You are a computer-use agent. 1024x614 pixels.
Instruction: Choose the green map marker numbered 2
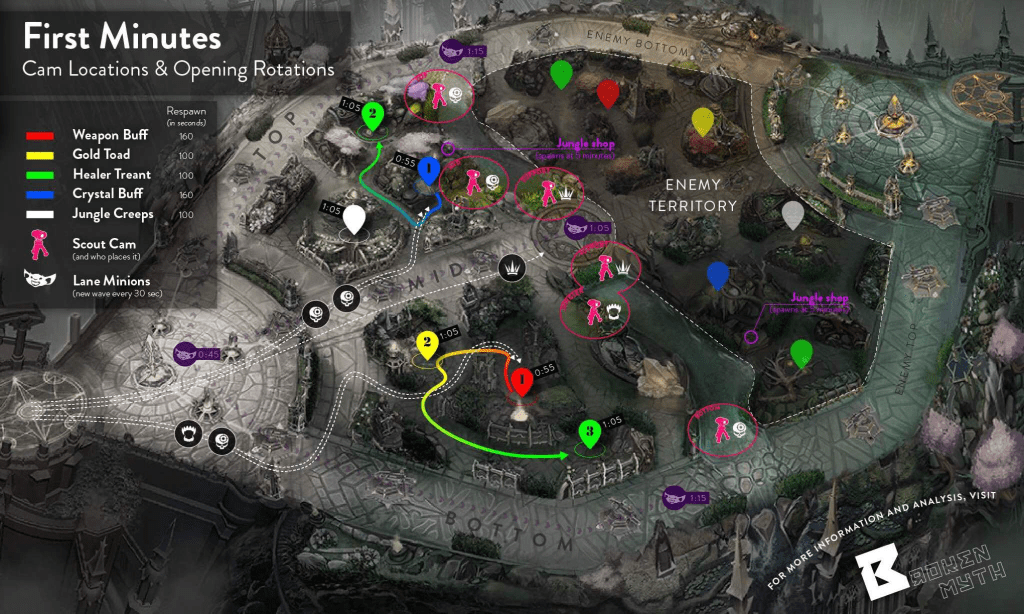point(372,116)
